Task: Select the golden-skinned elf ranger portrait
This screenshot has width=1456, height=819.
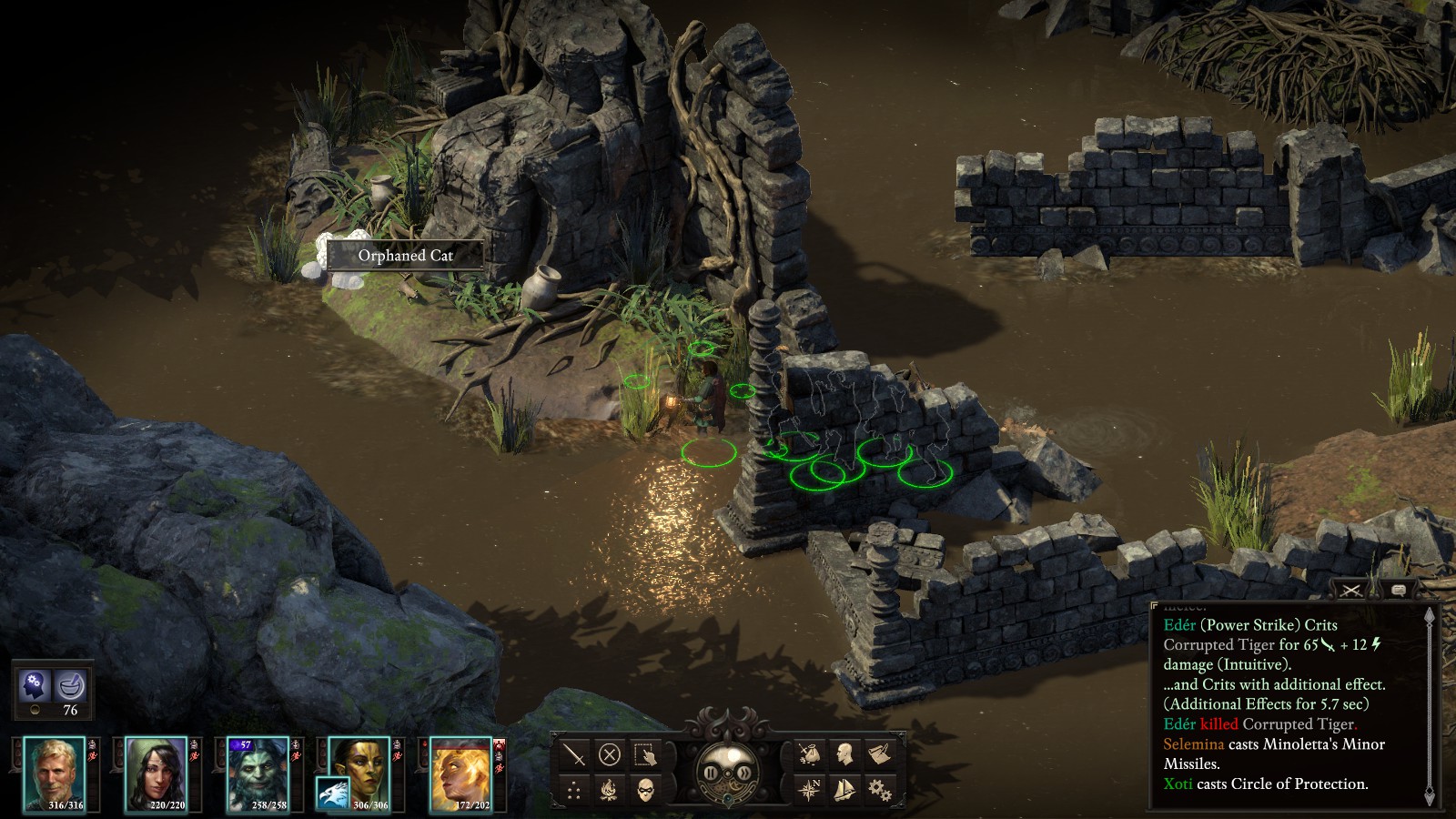Action: [364, 763]
